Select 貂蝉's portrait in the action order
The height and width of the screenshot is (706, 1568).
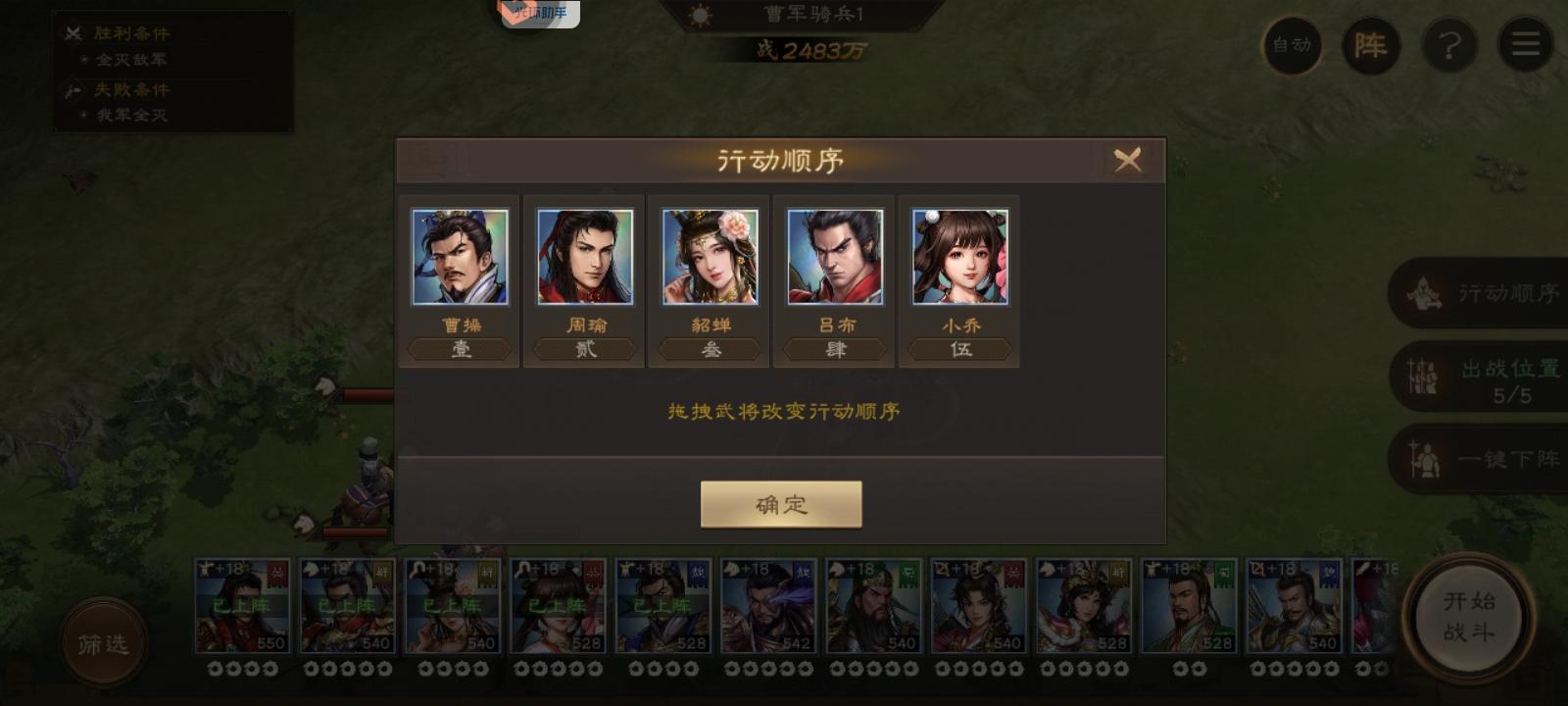point(710,257)
